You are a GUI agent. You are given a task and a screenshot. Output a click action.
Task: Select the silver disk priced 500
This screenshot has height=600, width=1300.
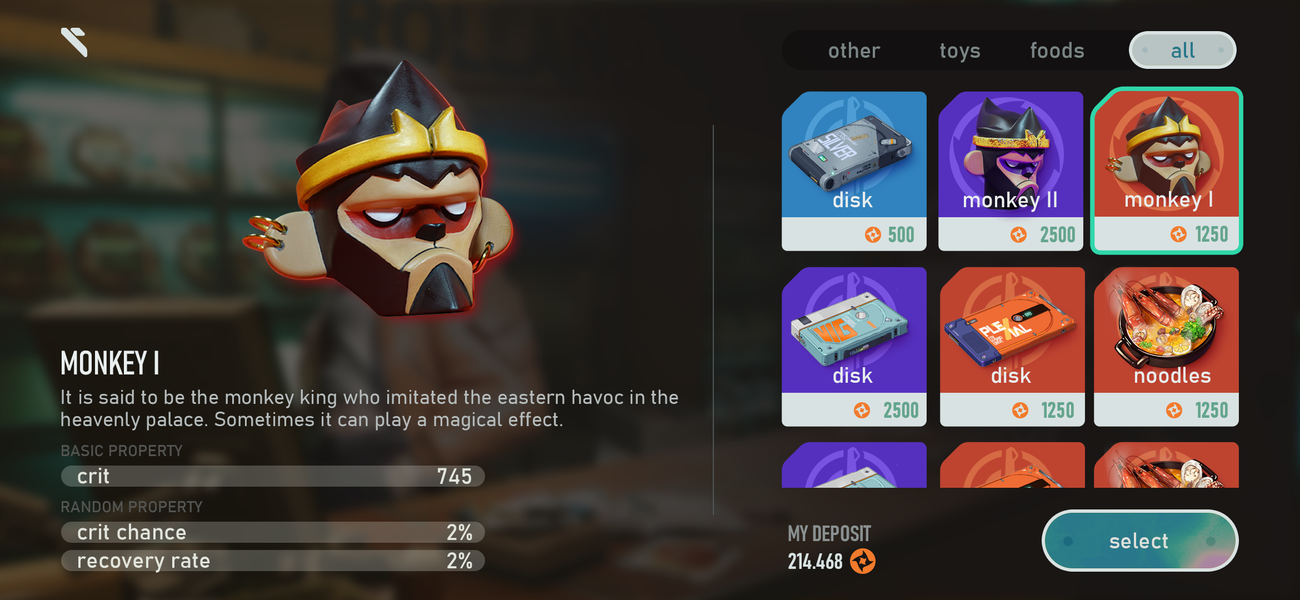[x=854, y=170]
